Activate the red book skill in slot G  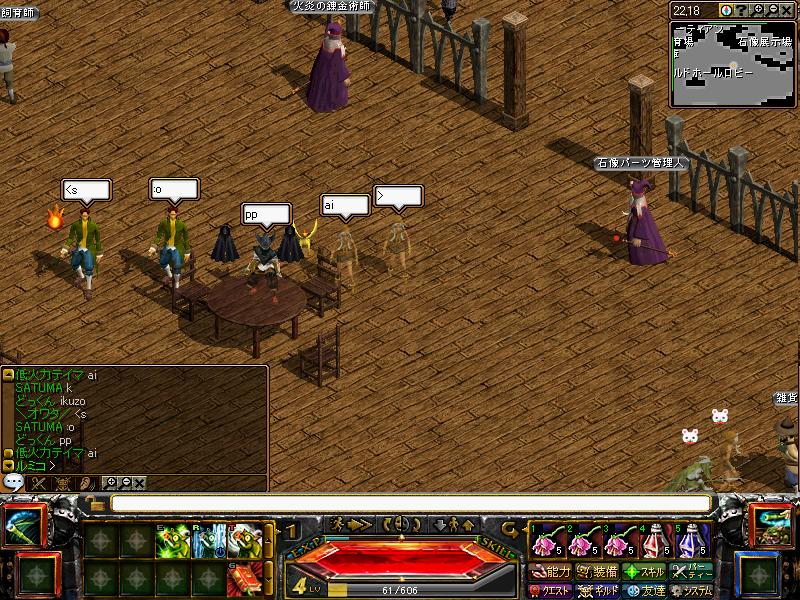coord(245,577)
